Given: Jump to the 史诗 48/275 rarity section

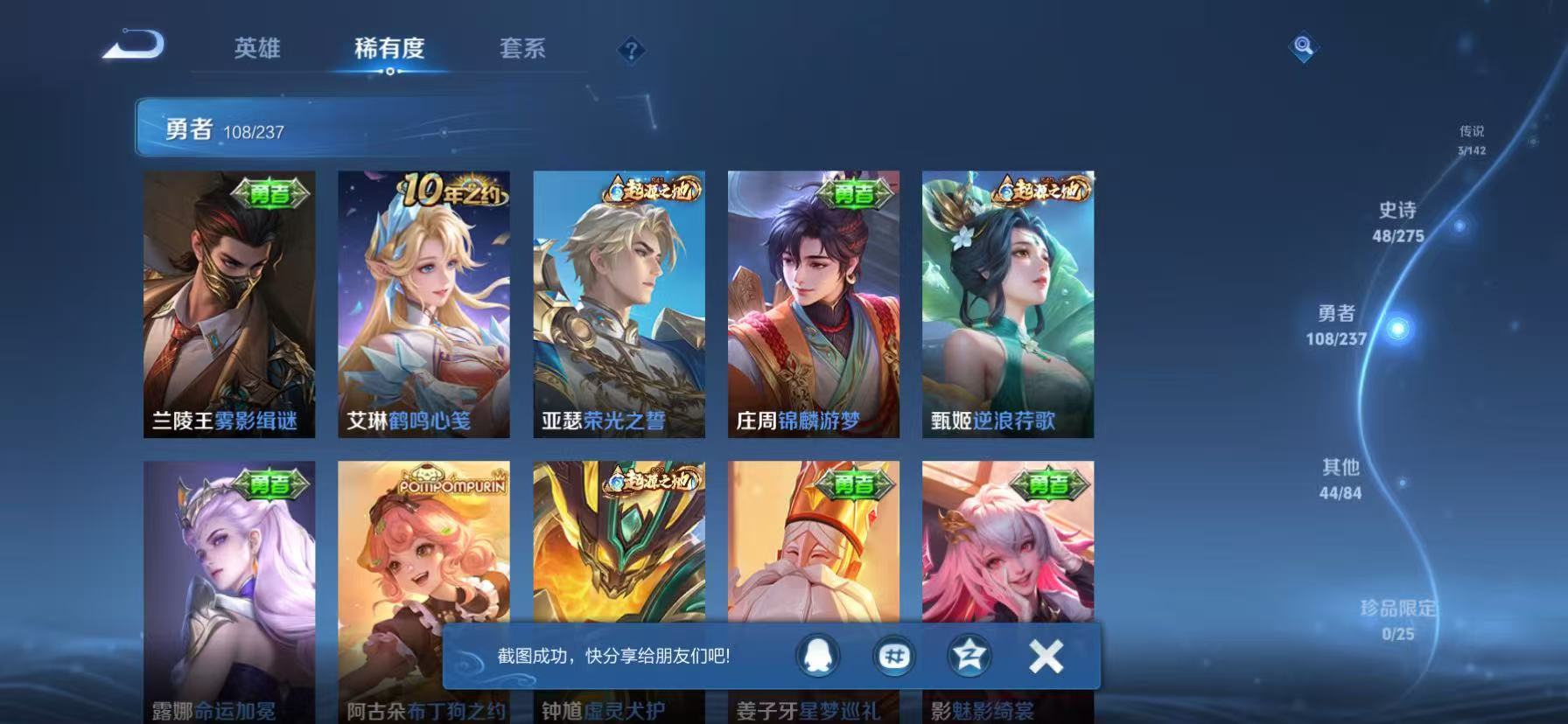Looking at the screenshot, I should tap(1396, 222).
